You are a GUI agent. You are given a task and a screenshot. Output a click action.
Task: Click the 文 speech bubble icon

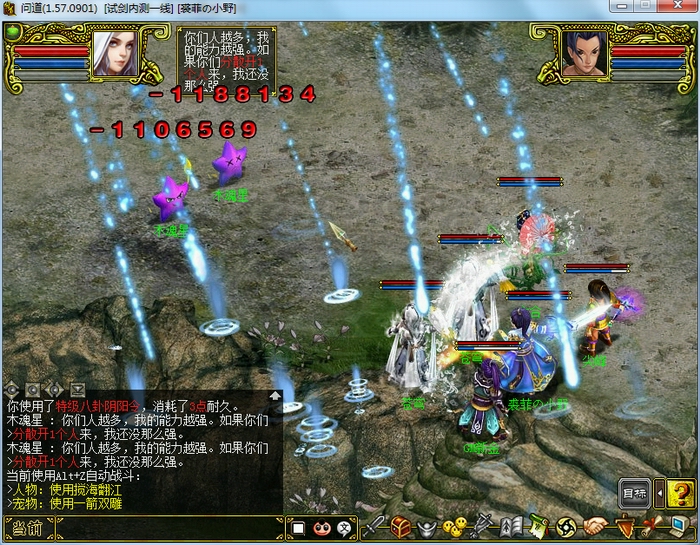(x=343, y=528)
